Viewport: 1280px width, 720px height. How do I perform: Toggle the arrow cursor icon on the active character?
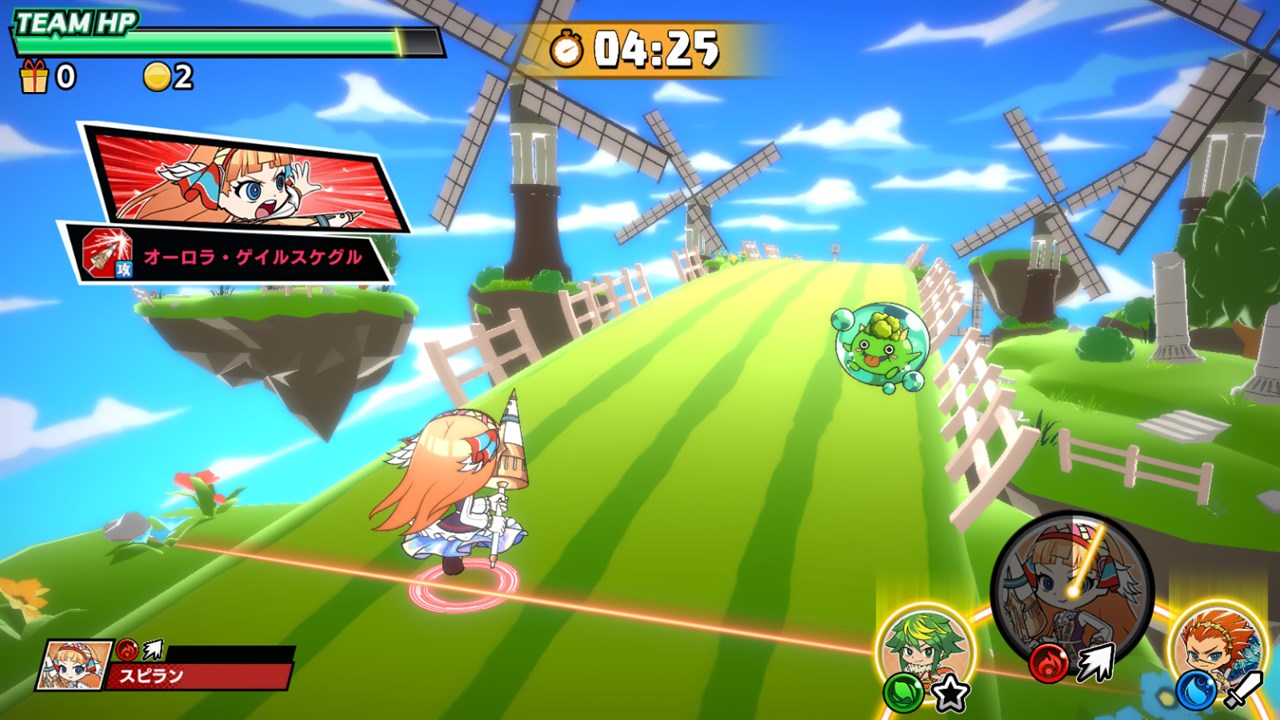pyautogui.click(x=1095, y=662)
